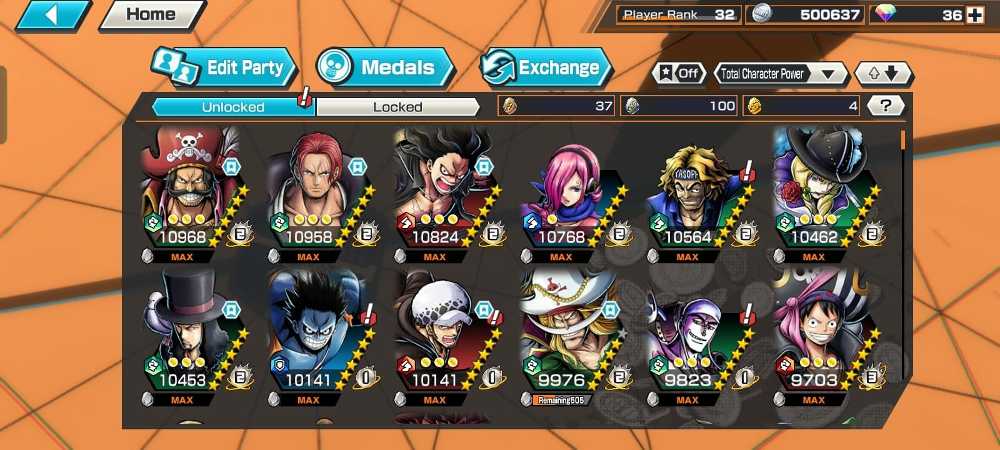This screenshot has width=1000, height=450.
Task: Select the character with 10564 power
Action: coord(688,190)
